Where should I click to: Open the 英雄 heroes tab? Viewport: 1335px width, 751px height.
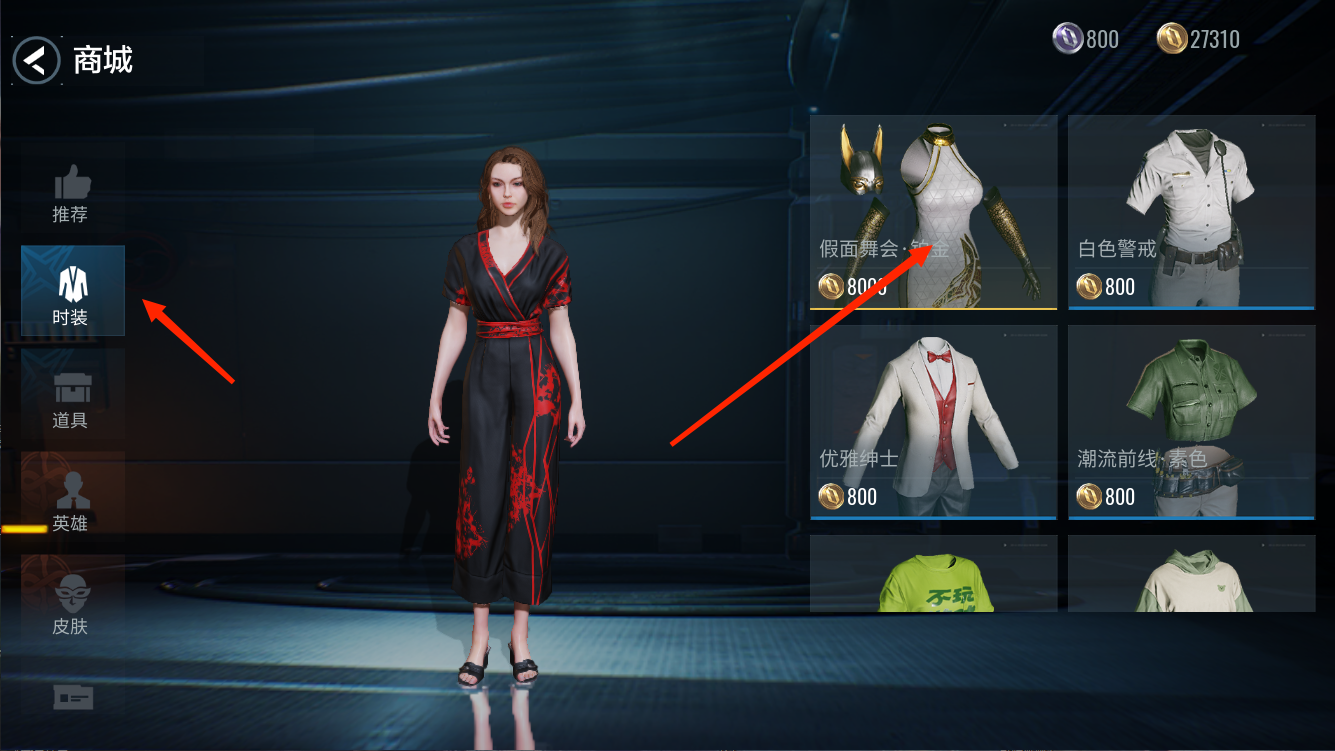tap(71, 502)
